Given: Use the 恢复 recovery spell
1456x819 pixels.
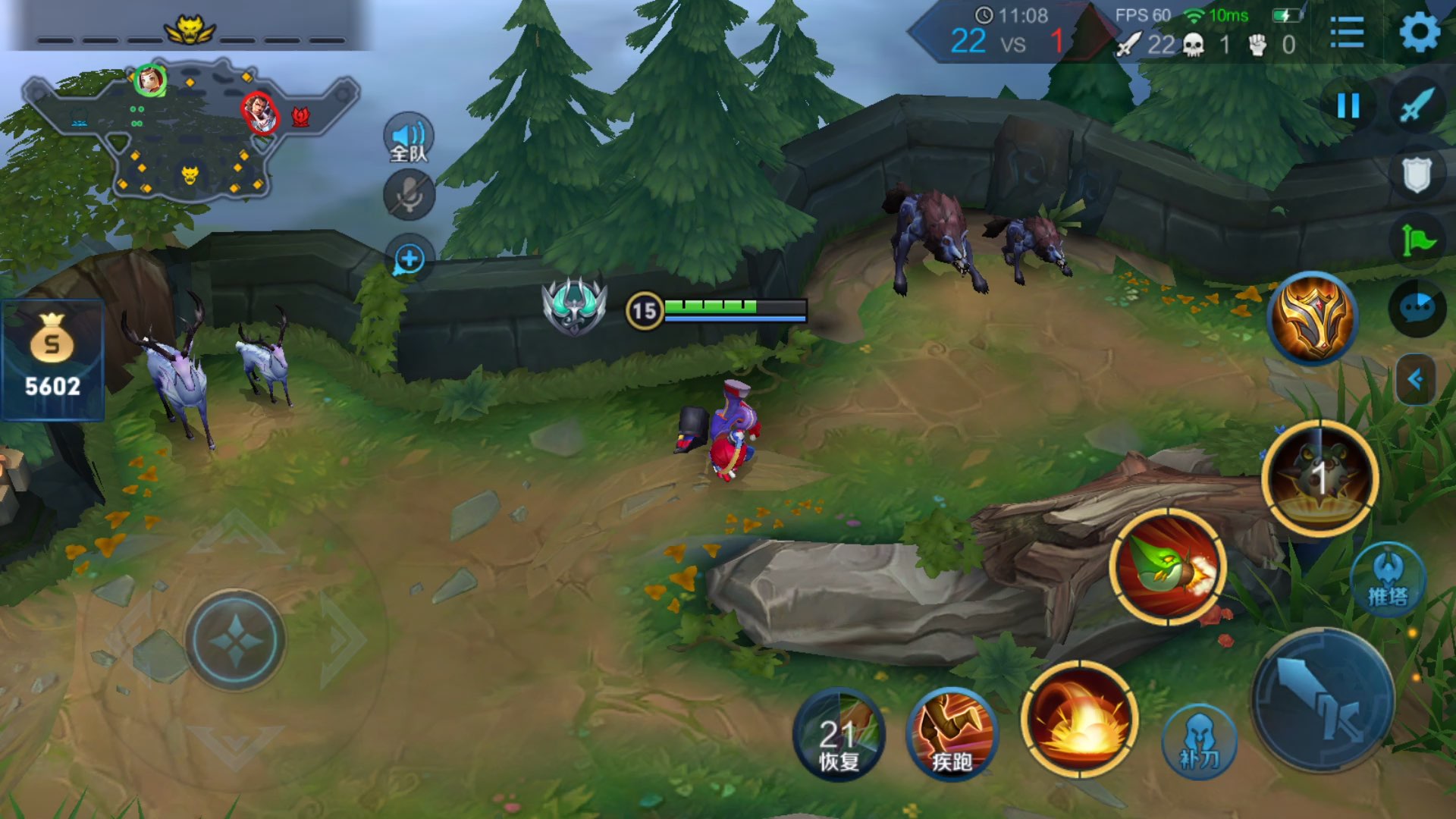Looking at the screenshot, I should (839, 734).
